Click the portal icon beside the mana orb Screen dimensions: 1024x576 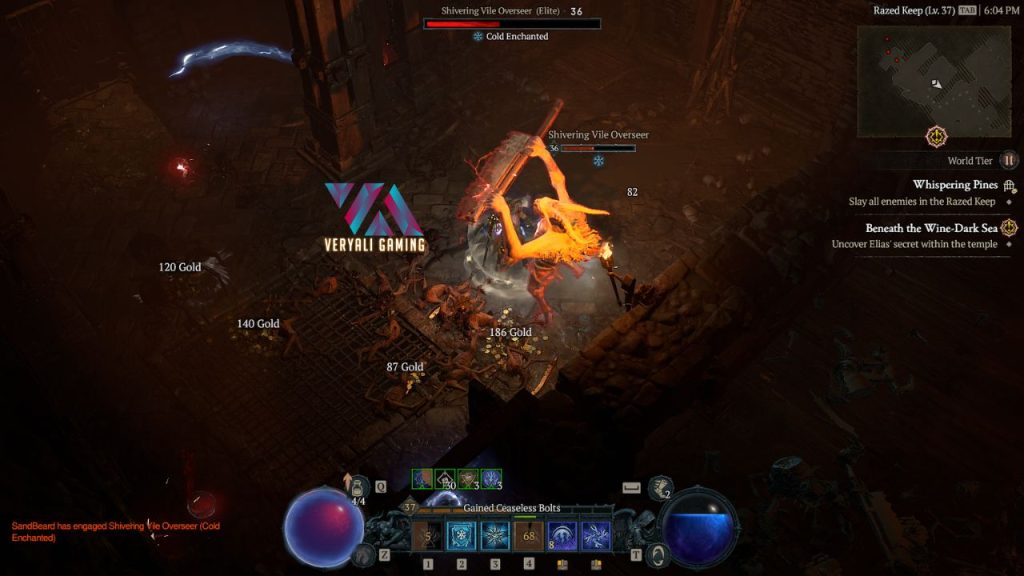pos(657,554)
